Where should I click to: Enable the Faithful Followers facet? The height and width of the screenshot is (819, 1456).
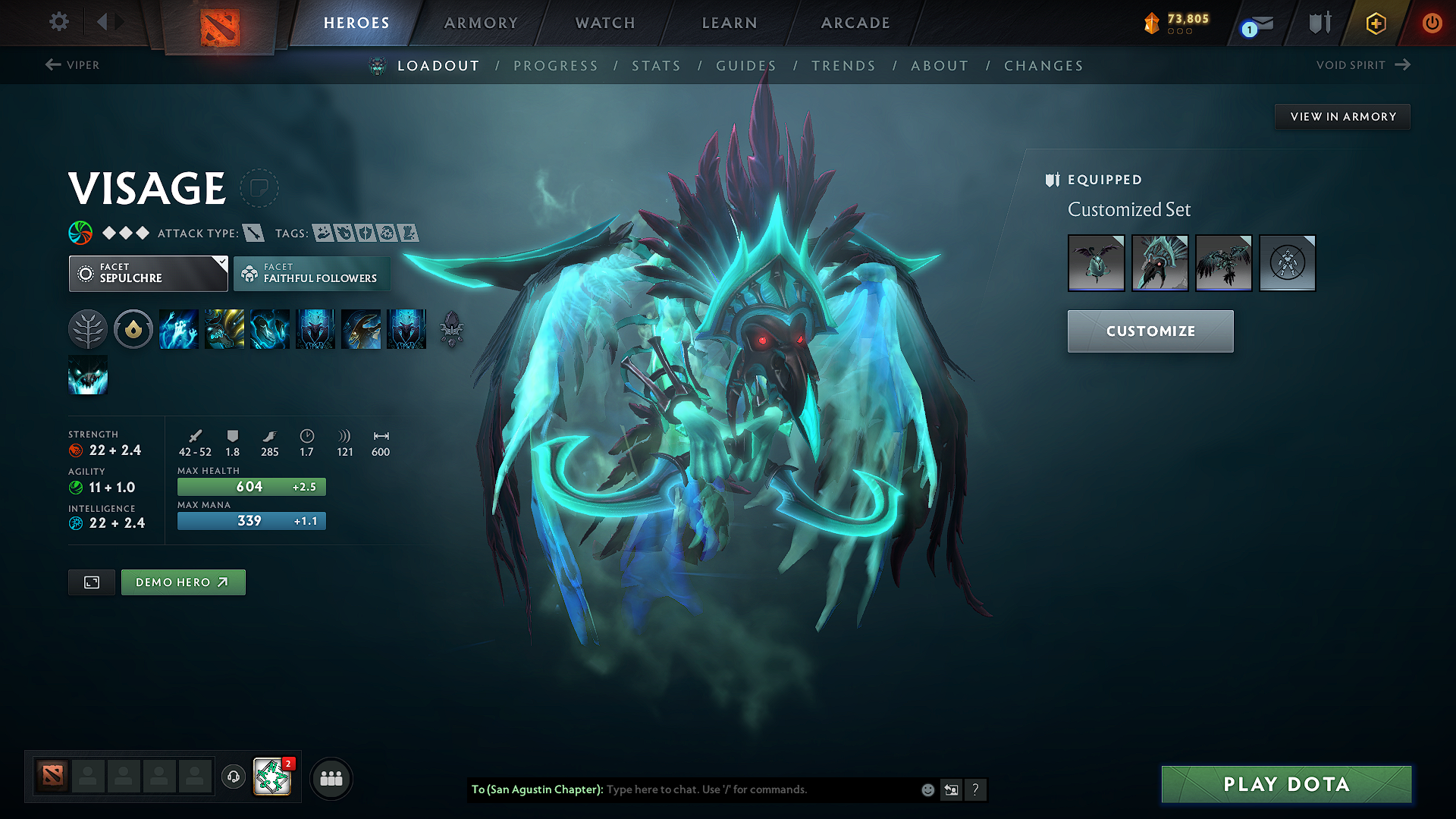click(312, 273)
